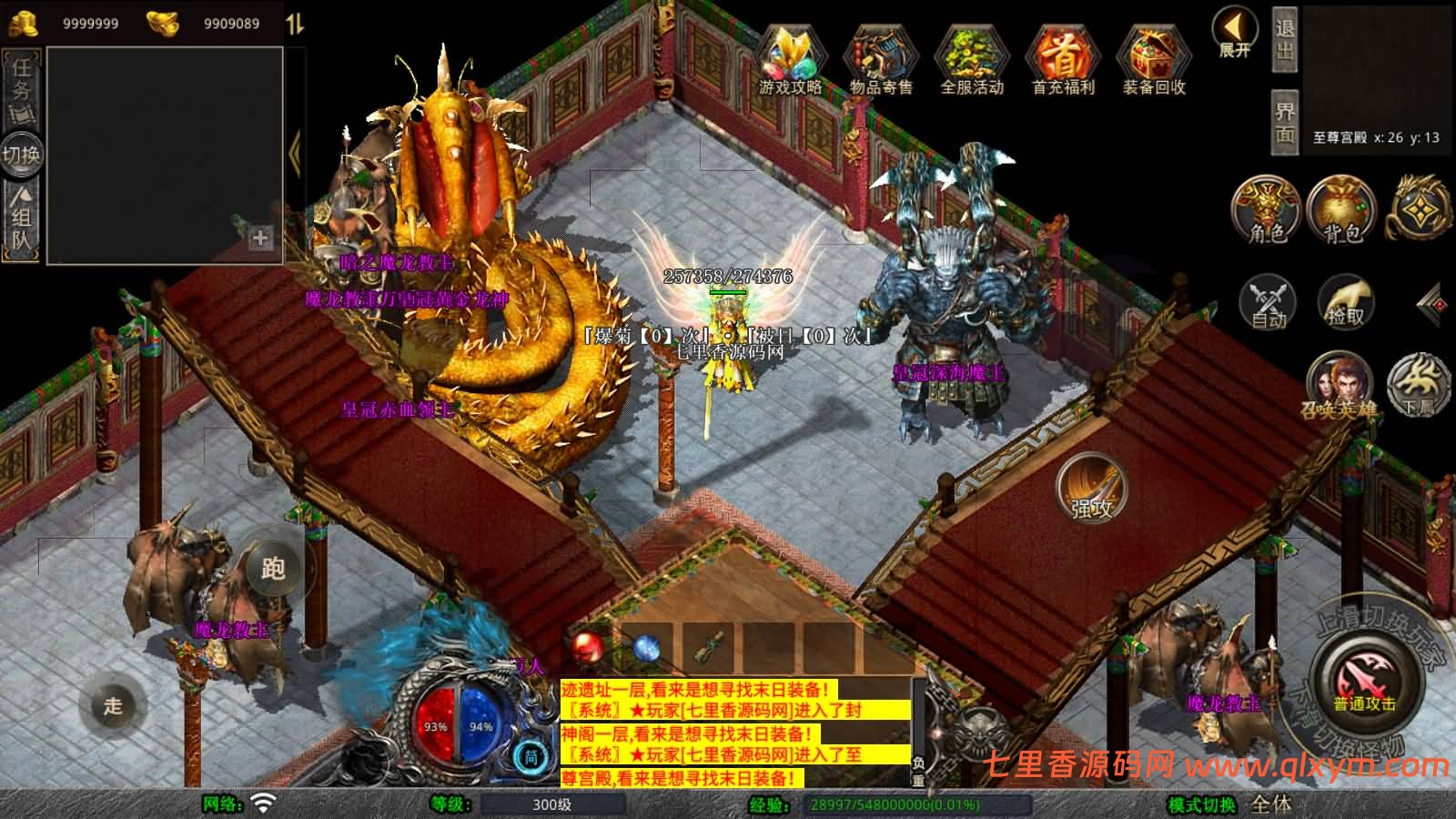Viewport: 1456px width, 819px height.
Task: Expand the quest panel plus control
Action: click(x=261, y=240)
